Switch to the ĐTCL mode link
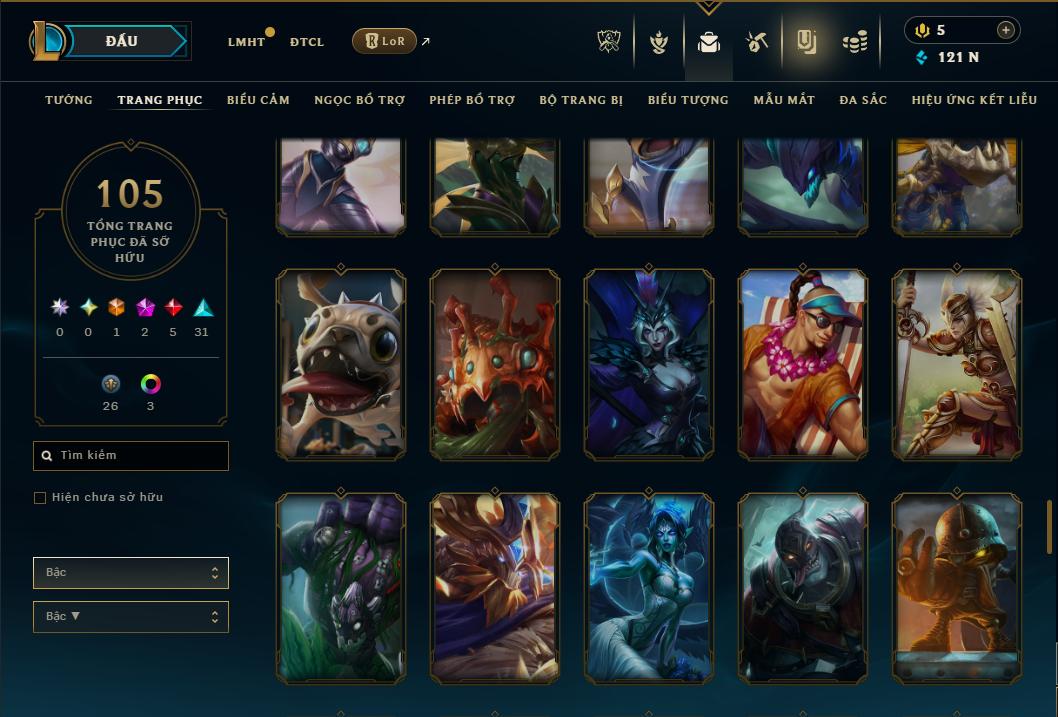 [x=306, y=42]
